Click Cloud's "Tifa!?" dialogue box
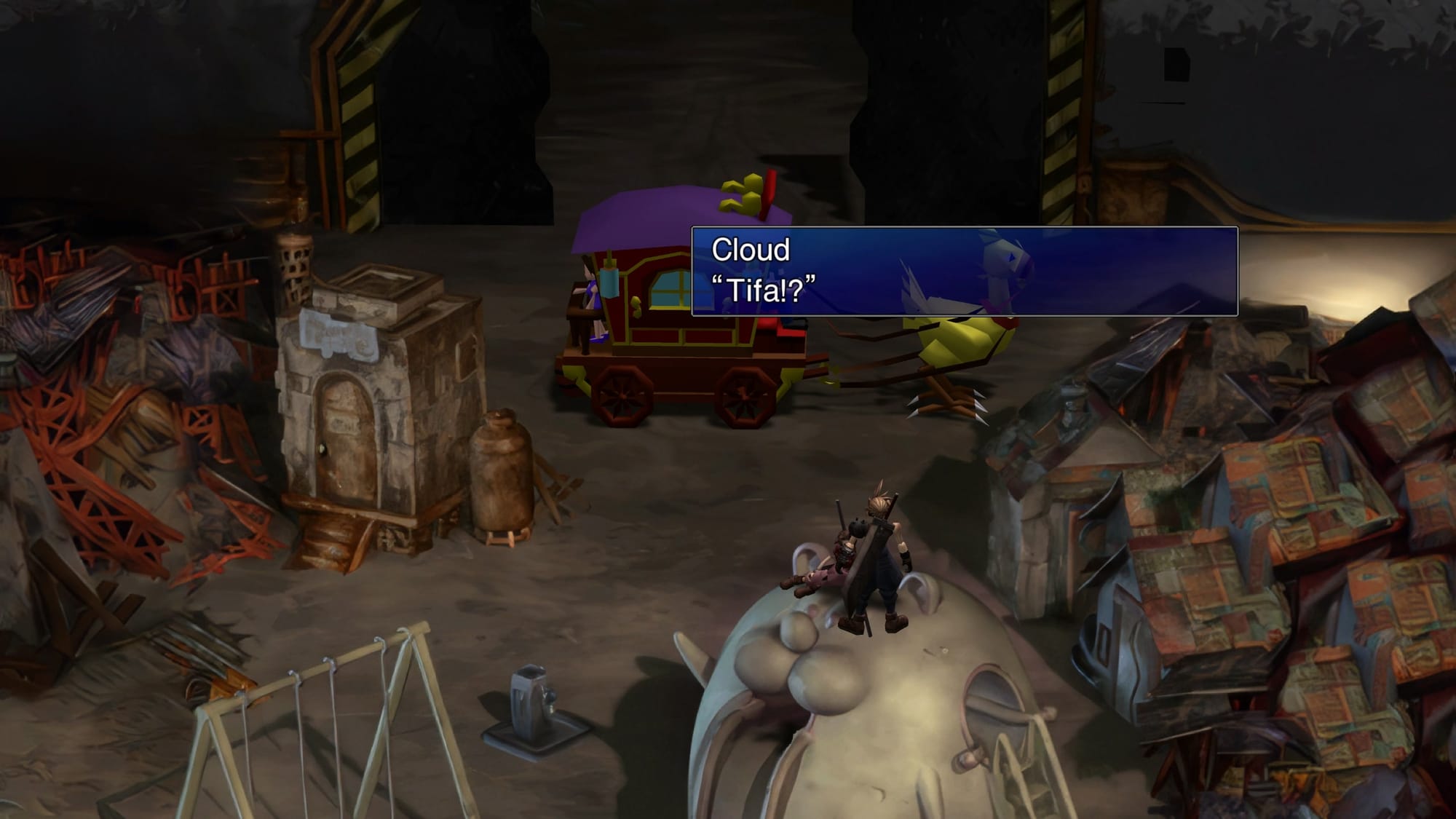The height and width of the screenshot is (819, 1456). [x=964, y=271]
